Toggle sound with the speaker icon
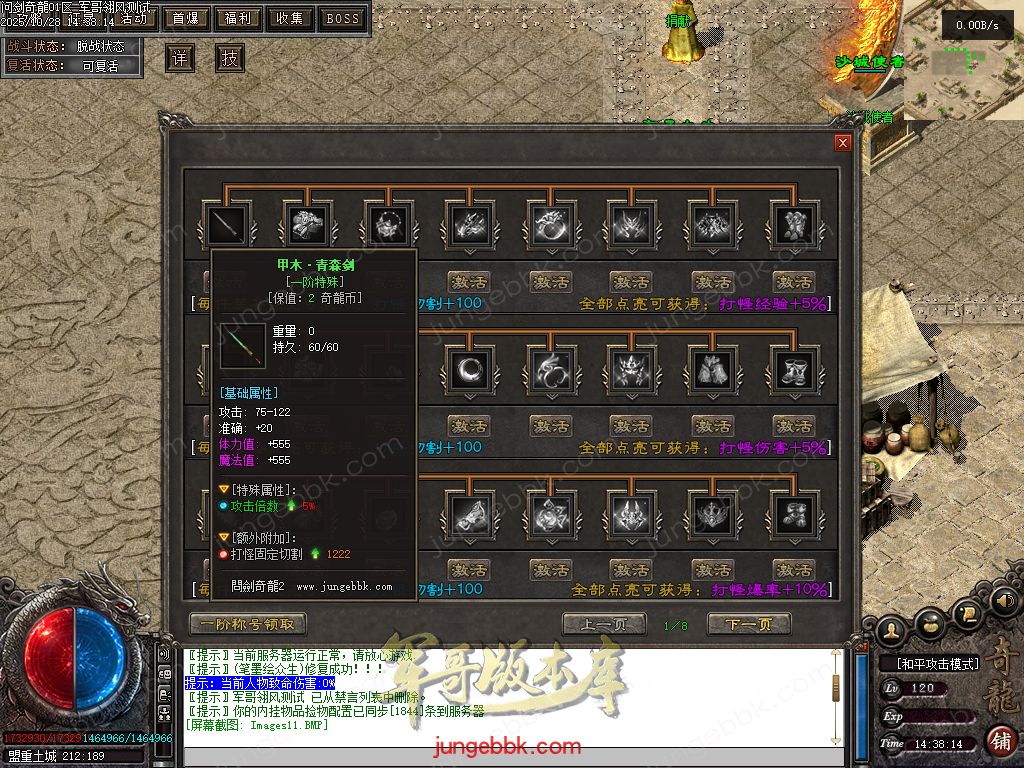The height and width of the screenshot is (768, 1024). 1005,601
